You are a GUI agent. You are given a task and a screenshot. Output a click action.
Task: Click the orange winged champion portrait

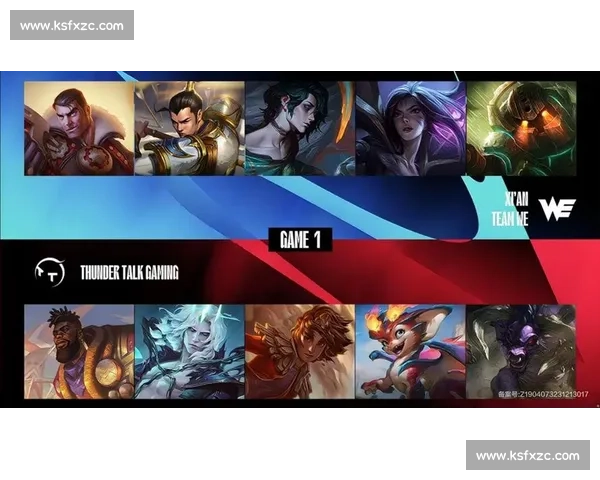pyautogui.click(x=299, y=352)
